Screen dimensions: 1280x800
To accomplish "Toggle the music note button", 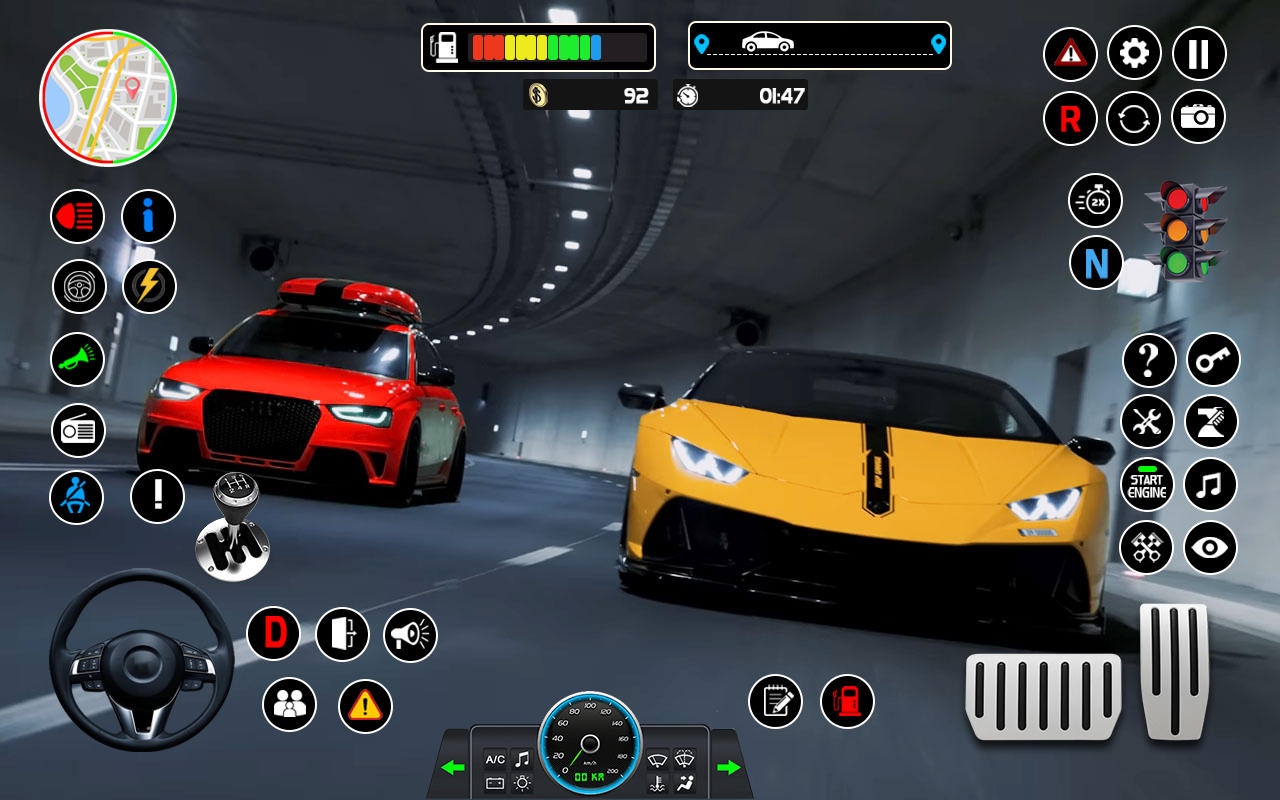I will 1210,486.
